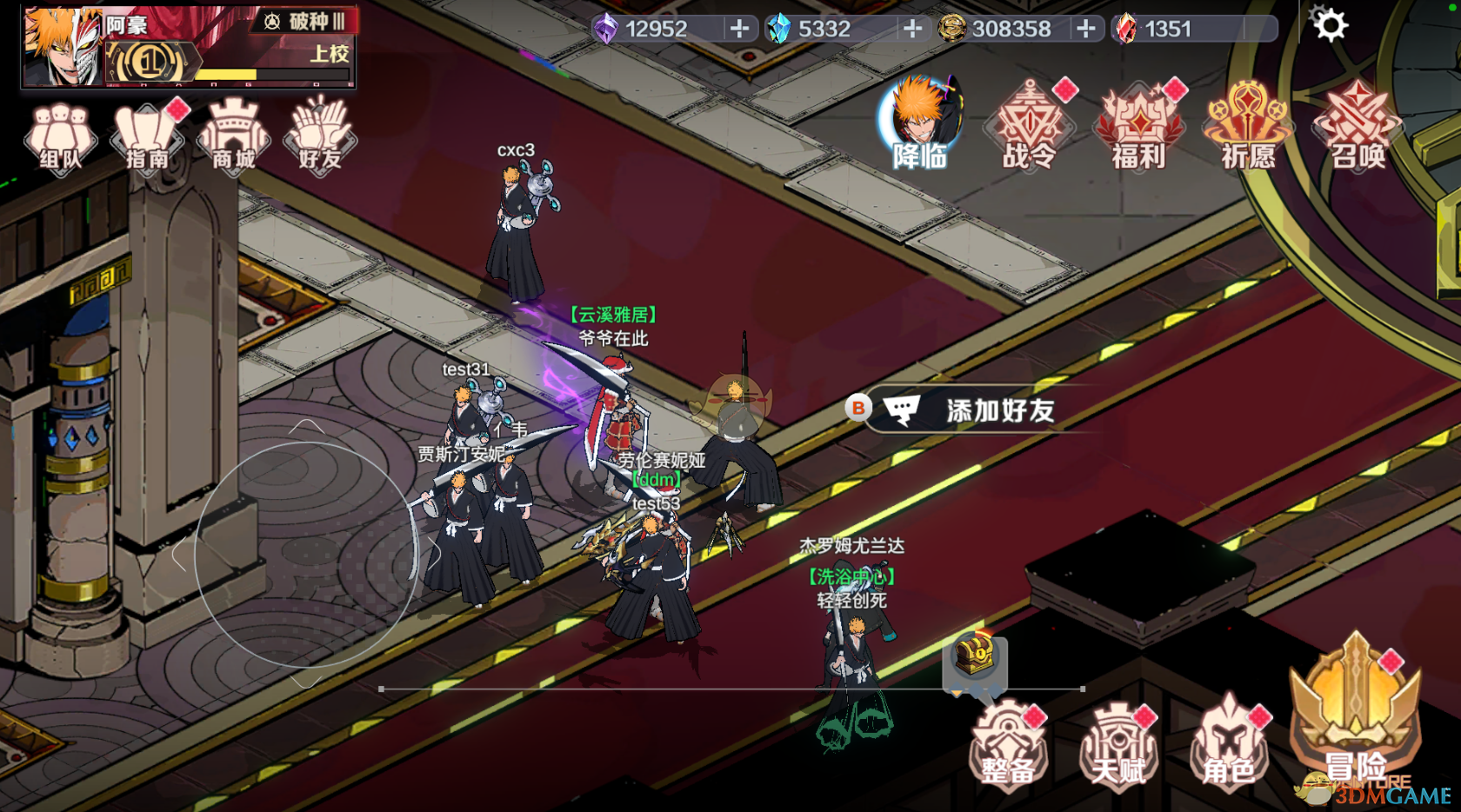Viewport: 1461px width, 812px height.
Task: Open the gear settings menu
Action: tap(1329, 25)
